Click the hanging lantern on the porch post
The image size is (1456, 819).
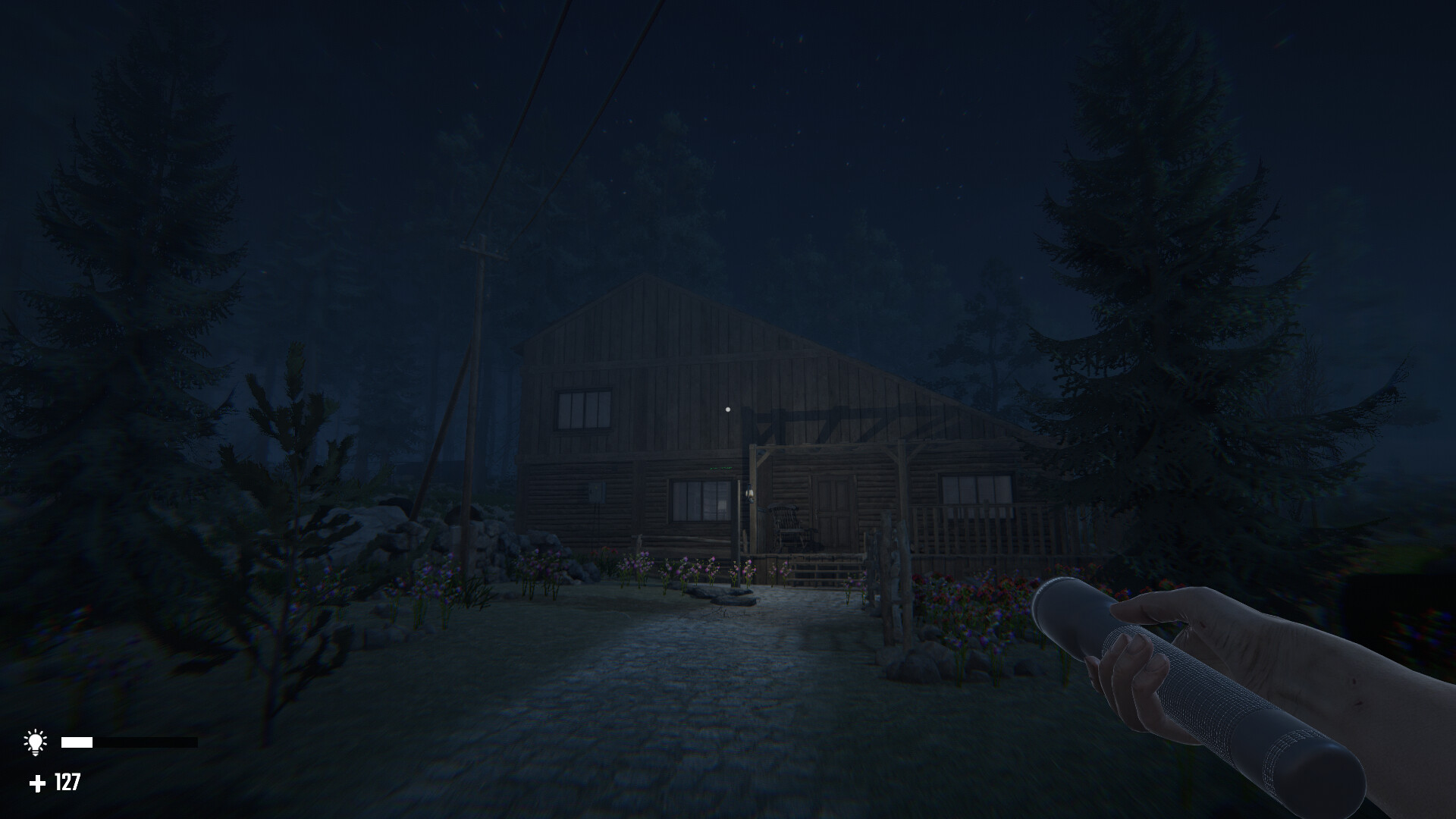pos(750,494)
